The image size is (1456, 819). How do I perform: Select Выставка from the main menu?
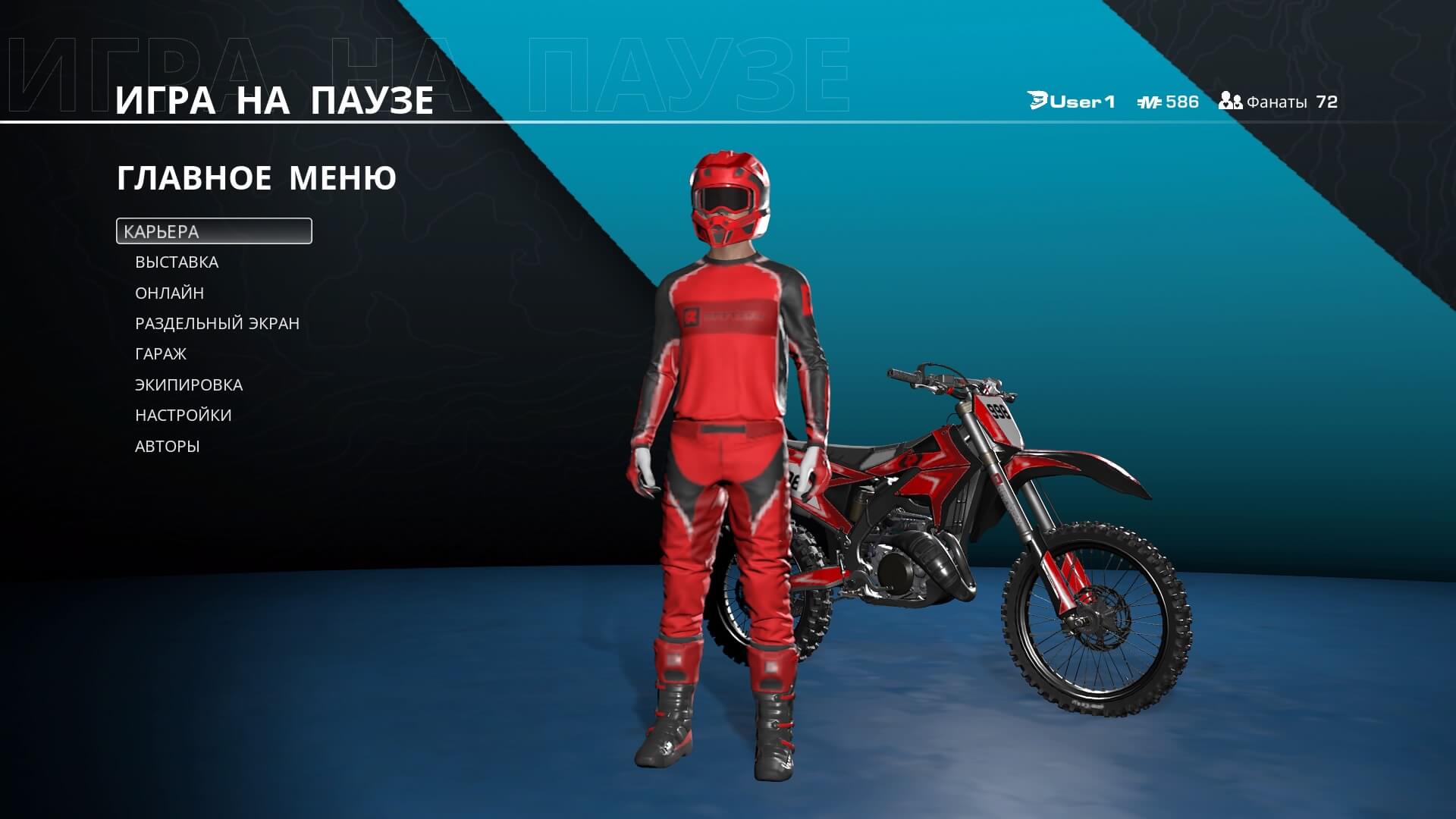click(177, 262)
